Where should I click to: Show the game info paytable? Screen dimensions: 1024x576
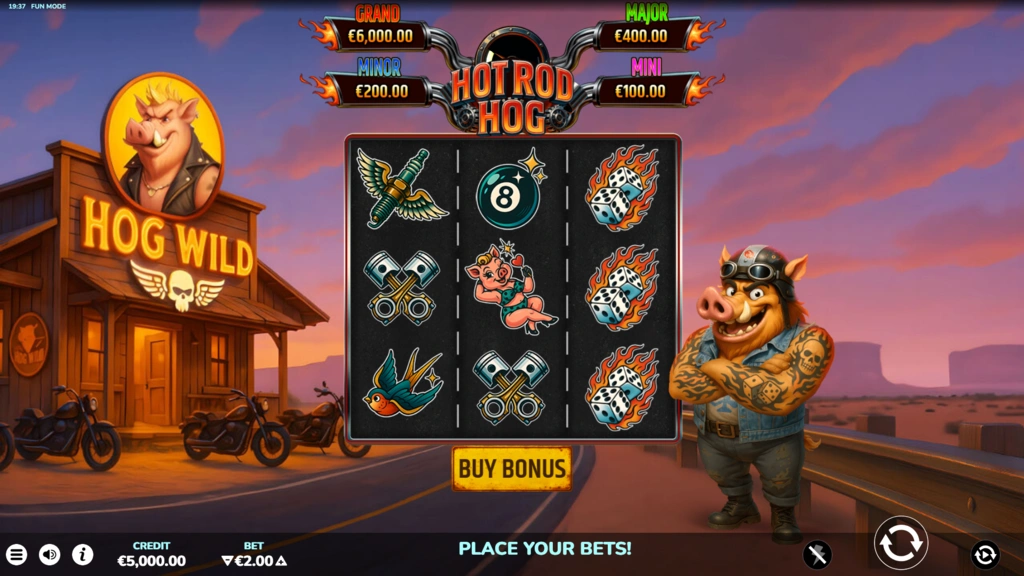(82, 554)
